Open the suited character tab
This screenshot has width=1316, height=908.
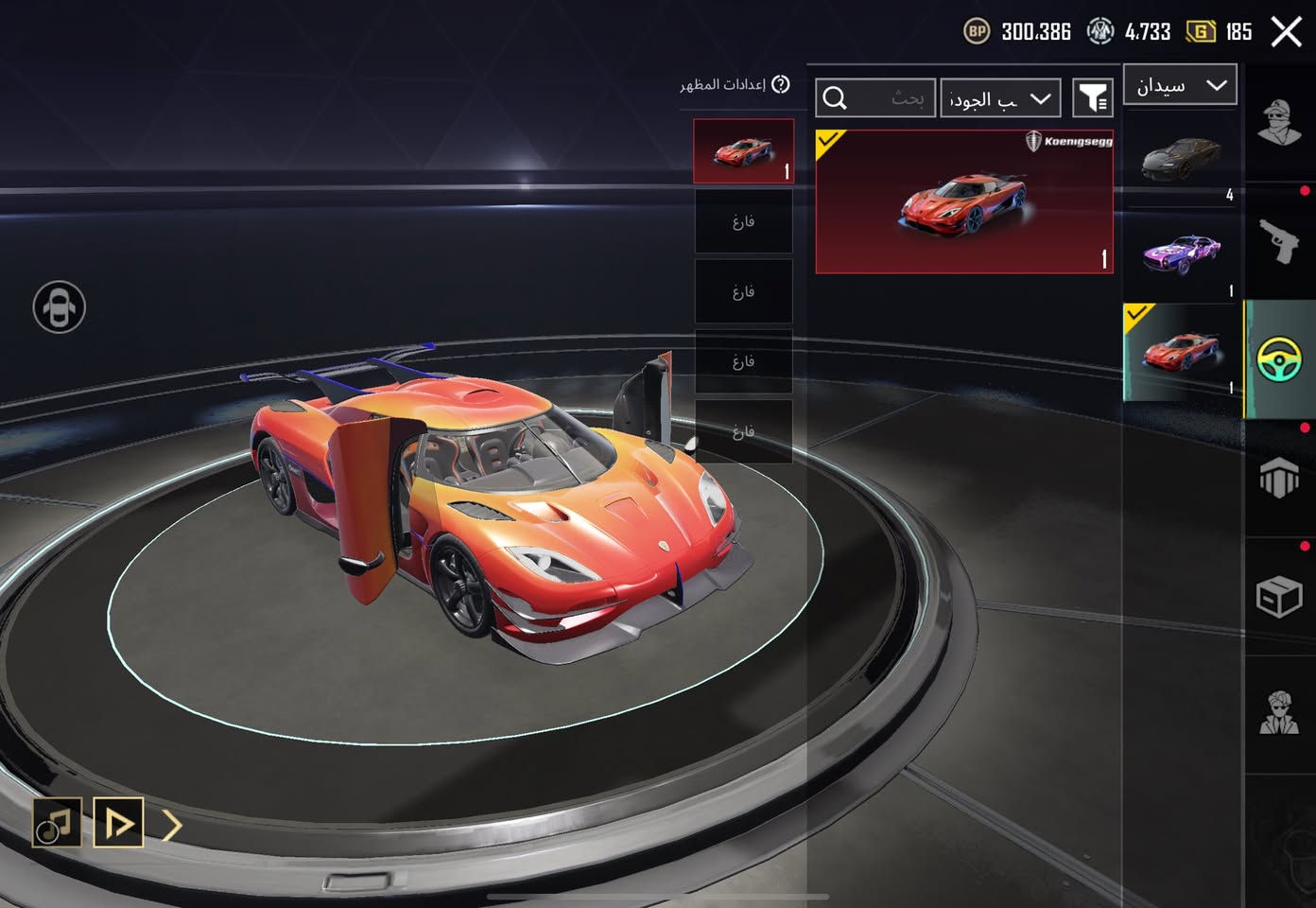[1279, 713]
